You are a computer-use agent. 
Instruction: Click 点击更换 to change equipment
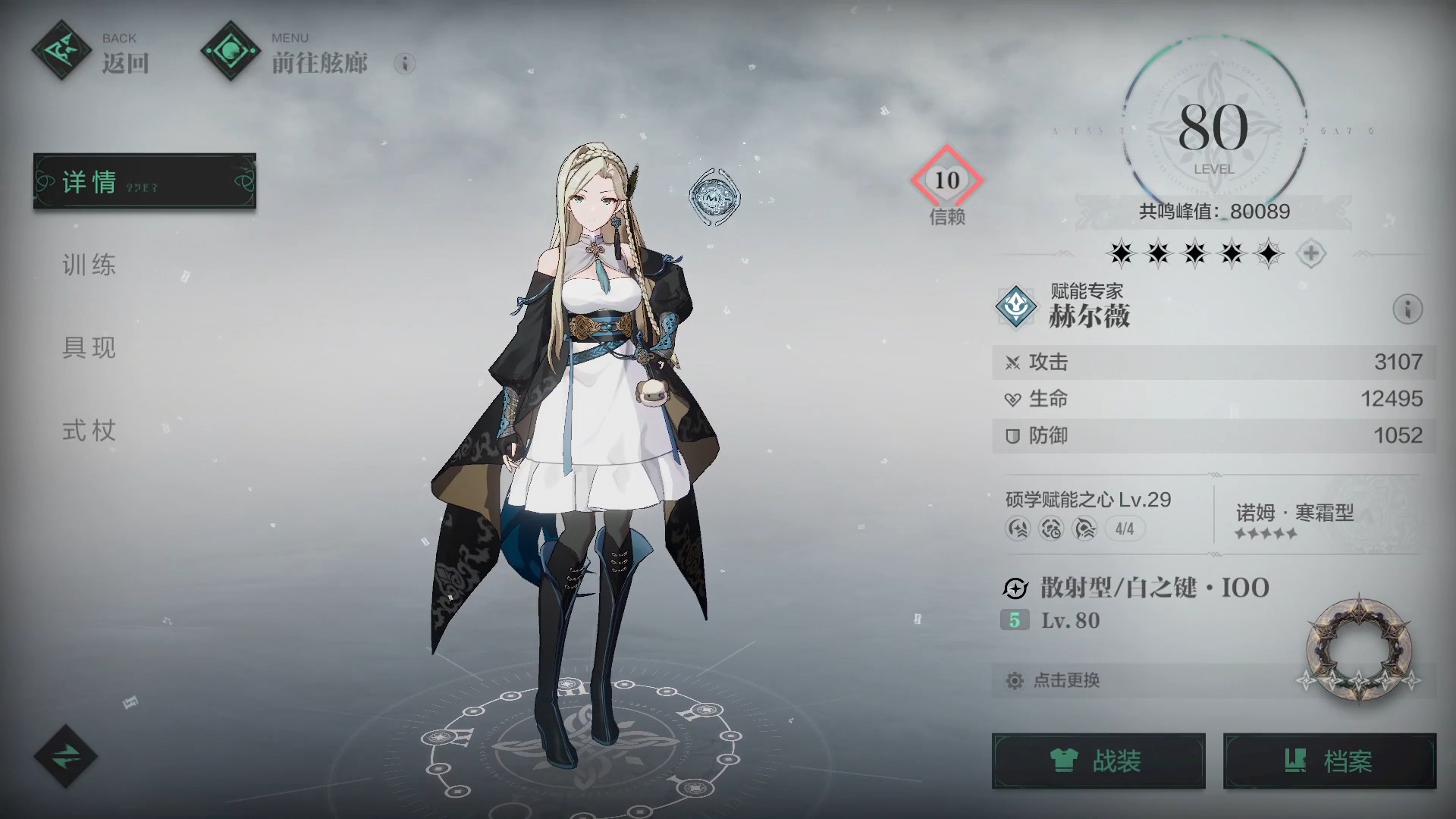[x=1066, y=680]
